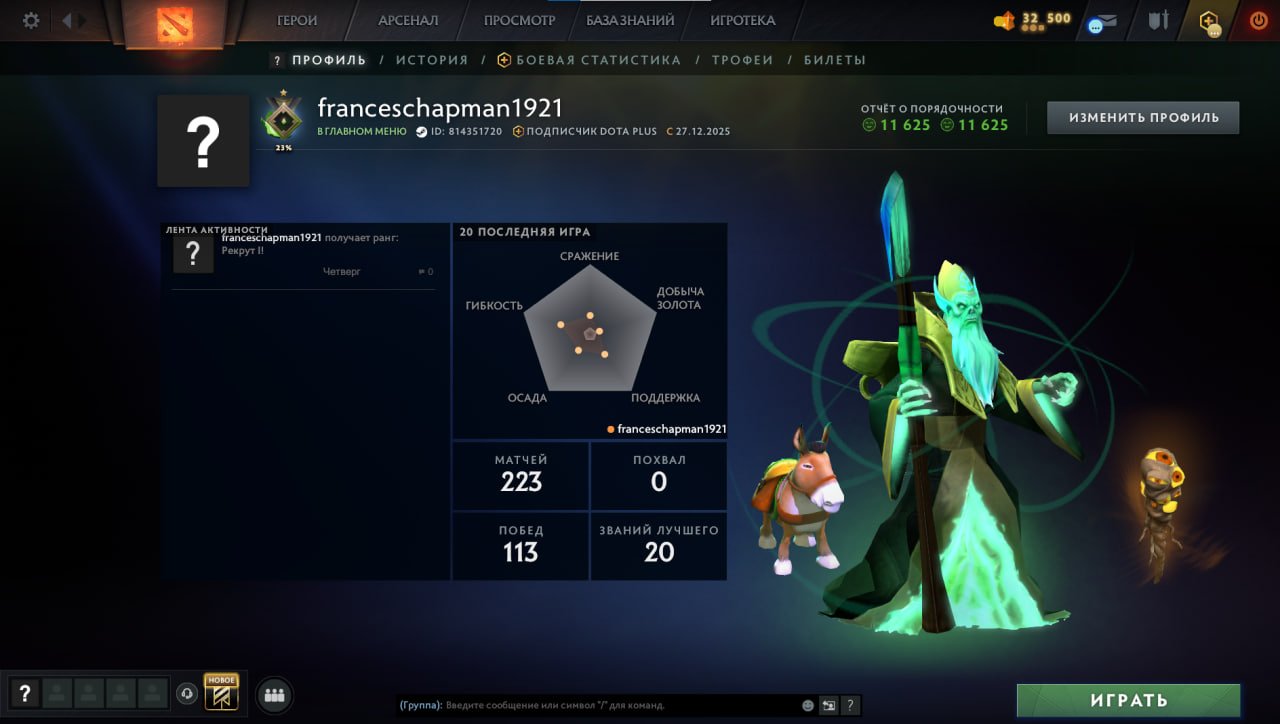Click the screenshot share icon beside chat
1280x724 pixels.
826,704
